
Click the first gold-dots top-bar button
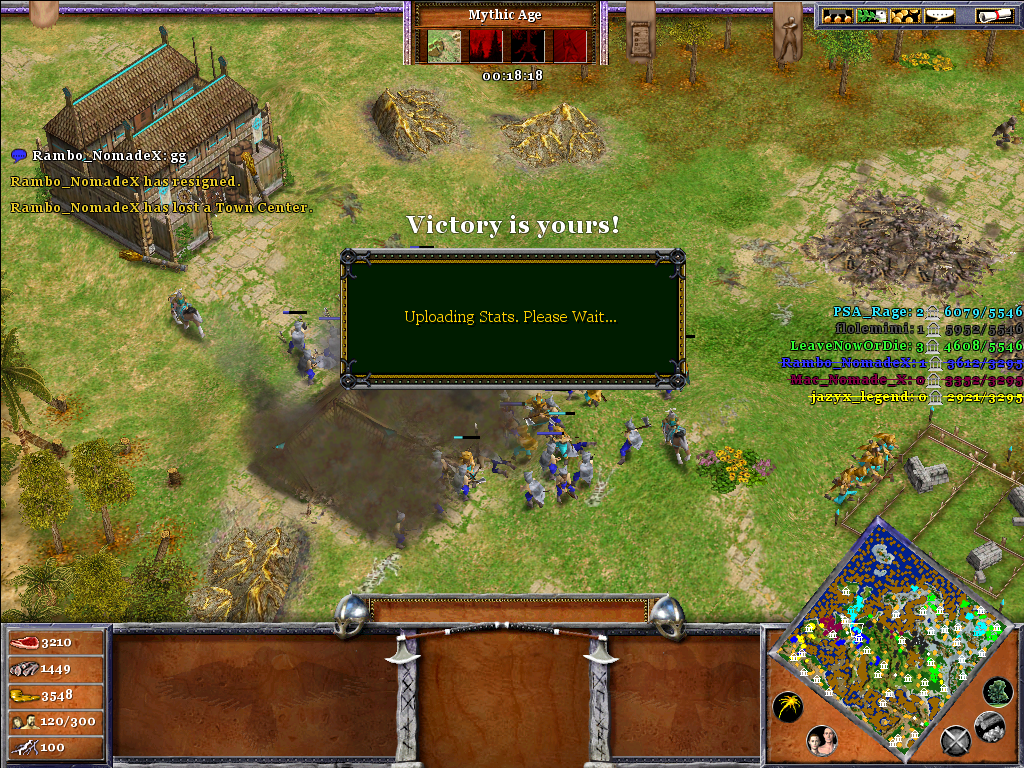click(838, 16)
